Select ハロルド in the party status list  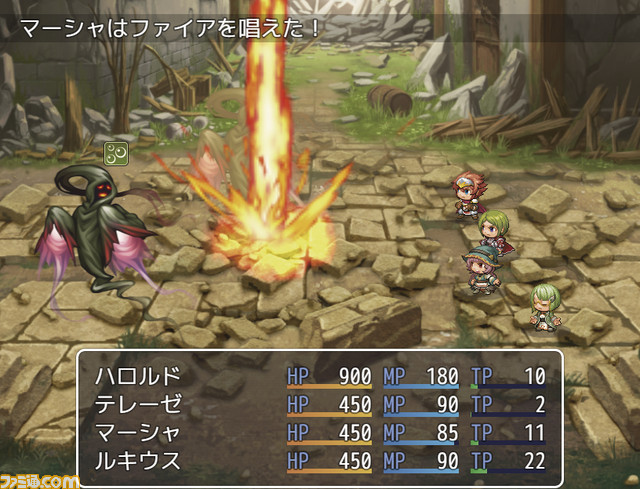[138, 377]
